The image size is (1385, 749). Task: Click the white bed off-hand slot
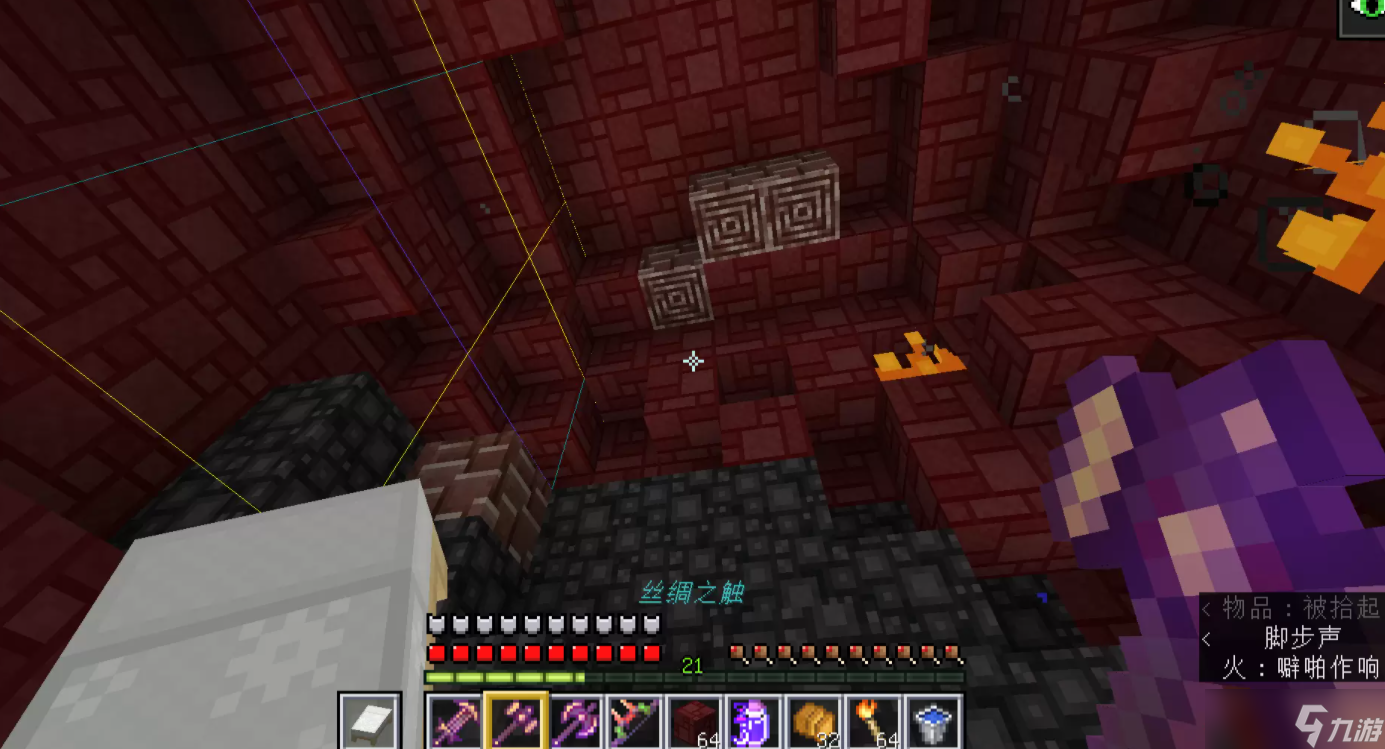pos(369,720)
